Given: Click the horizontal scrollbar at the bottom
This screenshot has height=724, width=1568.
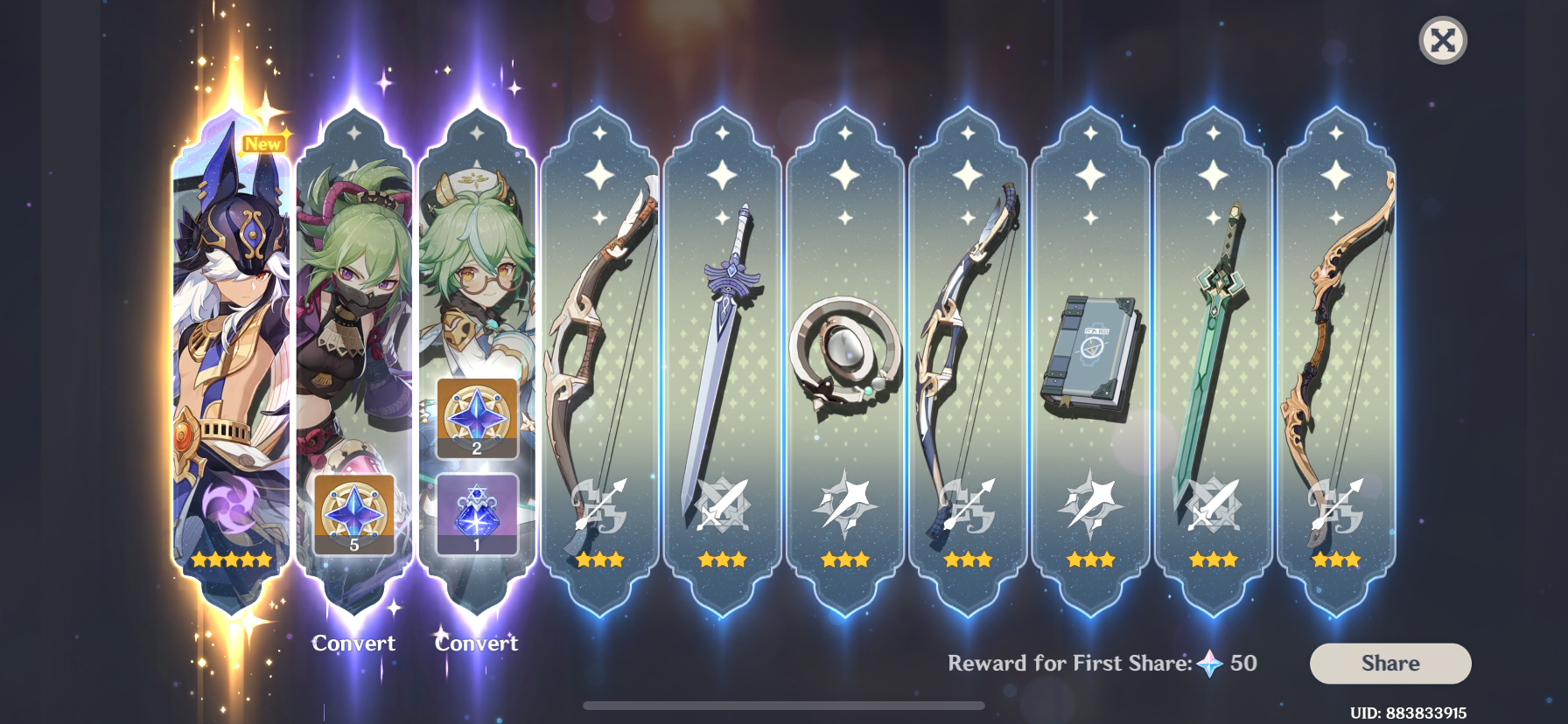Looking at the screenshot, I should [783, 703].
